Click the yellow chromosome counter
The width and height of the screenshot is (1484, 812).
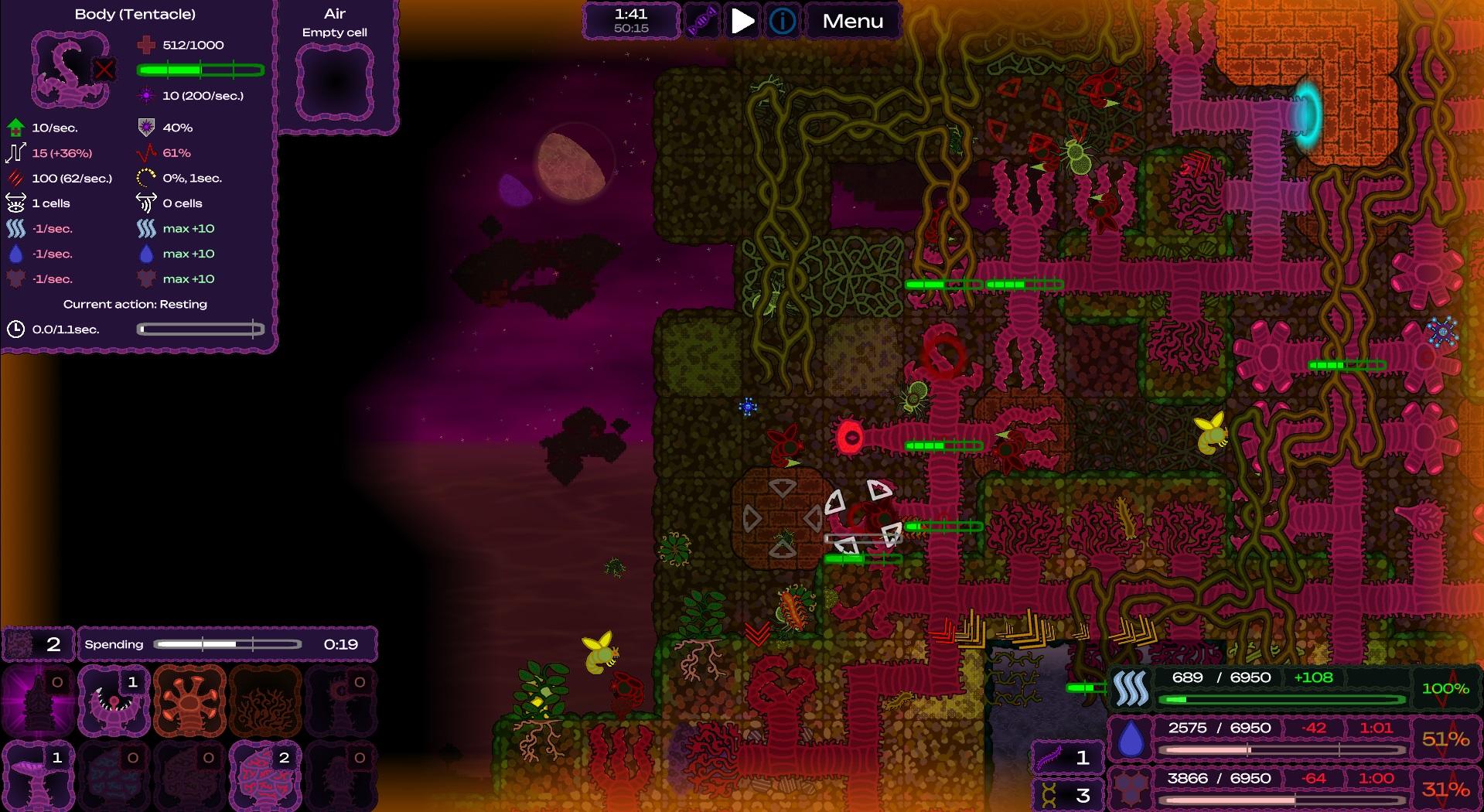click(x=1066, y=794)
